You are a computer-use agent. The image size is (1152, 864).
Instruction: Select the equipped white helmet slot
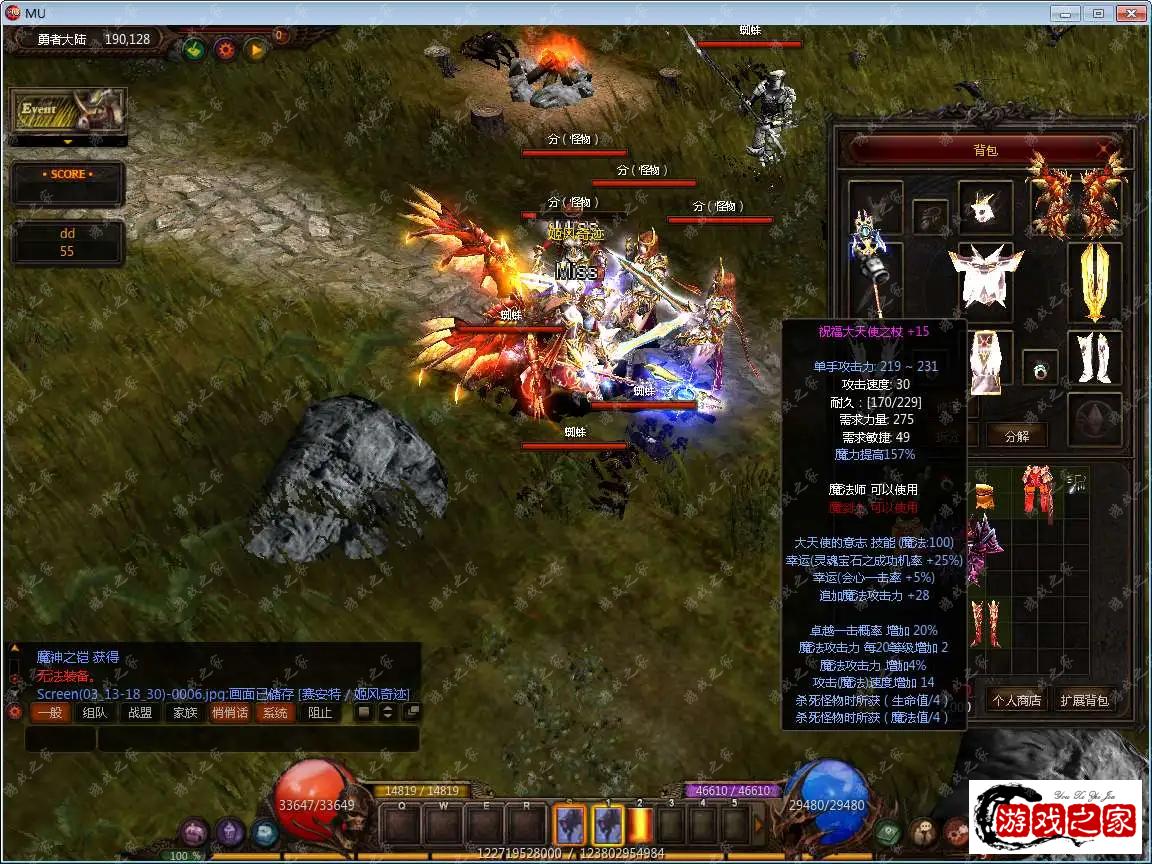coord(985,207)
